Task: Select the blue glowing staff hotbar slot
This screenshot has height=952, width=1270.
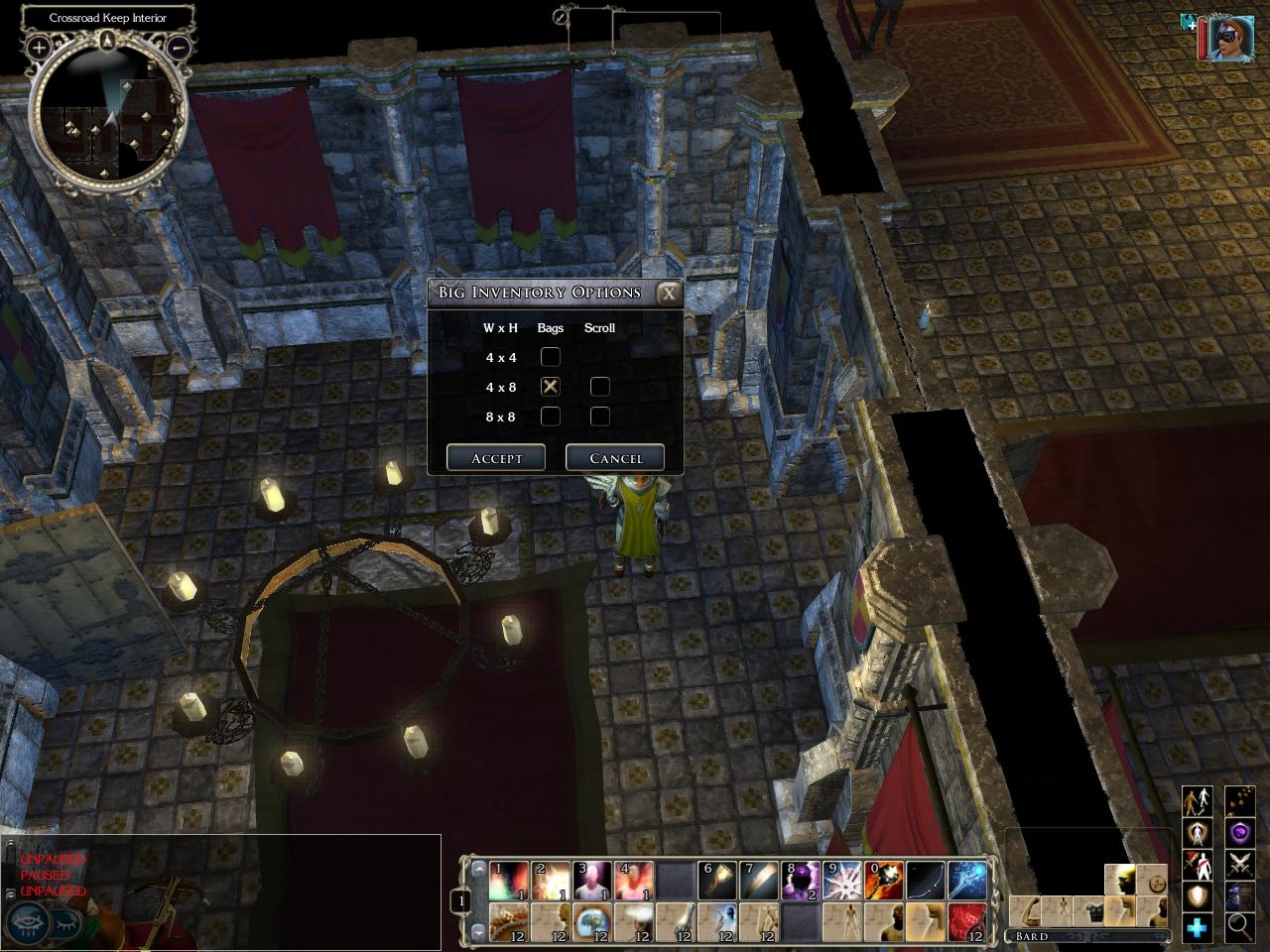Action: pyautogui.click(x=966, y=881)
